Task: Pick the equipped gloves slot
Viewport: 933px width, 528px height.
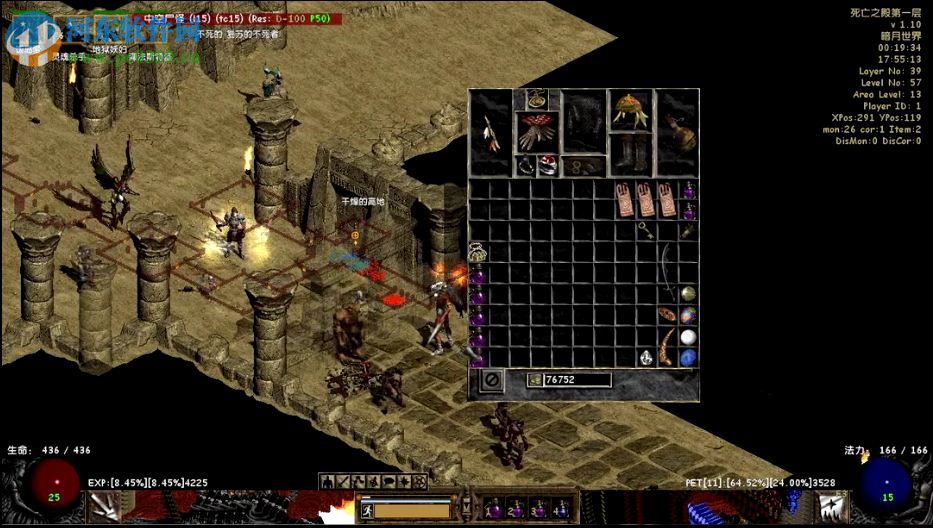Action: click(538, 131)
